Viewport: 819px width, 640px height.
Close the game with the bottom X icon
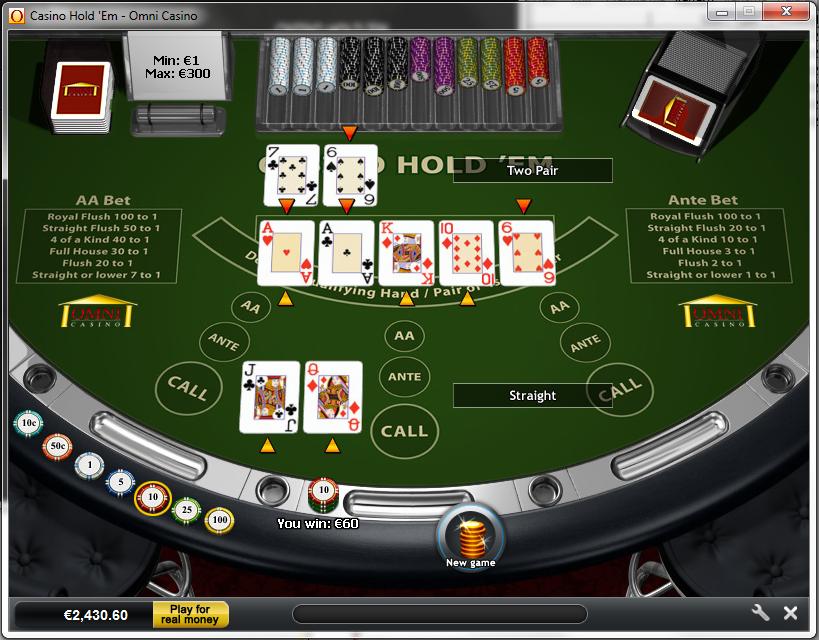pyautogui.click(x=790, y=613)
